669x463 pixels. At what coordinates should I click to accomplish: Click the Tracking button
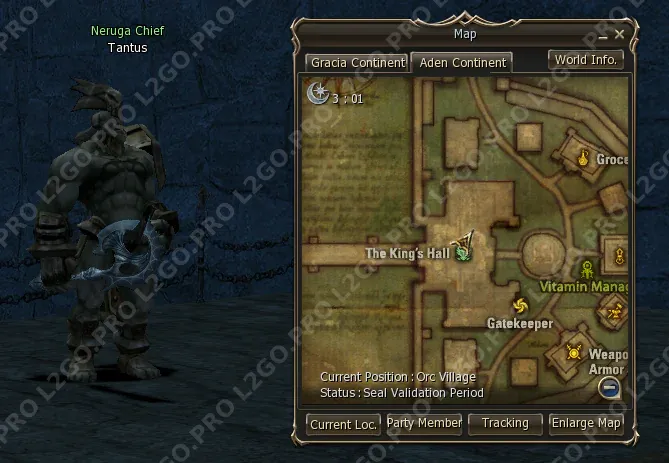click(x=505, y=423)
